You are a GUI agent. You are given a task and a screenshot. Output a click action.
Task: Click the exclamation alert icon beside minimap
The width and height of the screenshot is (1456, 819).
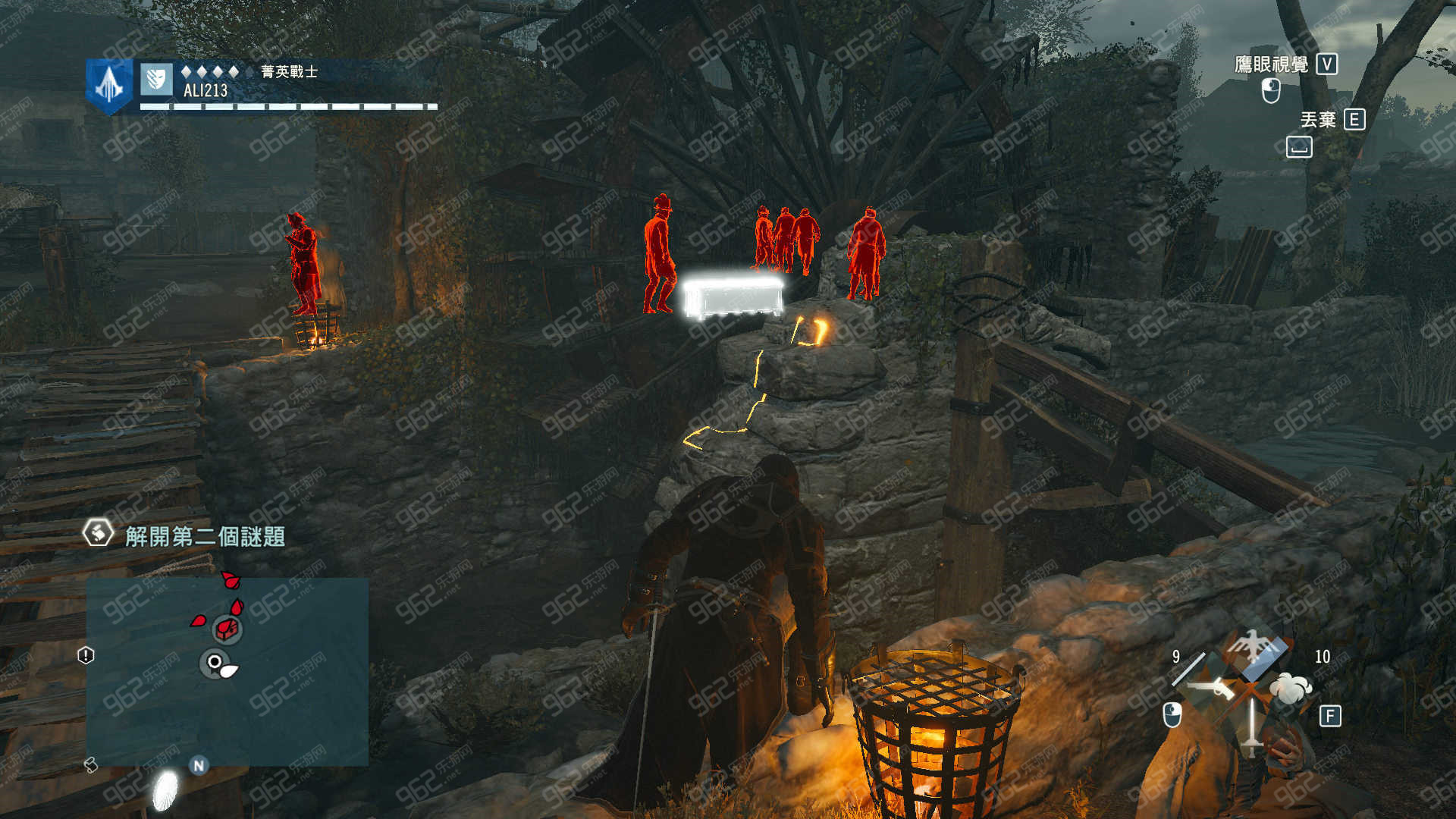pyautogui.click(x=86, y=655)
